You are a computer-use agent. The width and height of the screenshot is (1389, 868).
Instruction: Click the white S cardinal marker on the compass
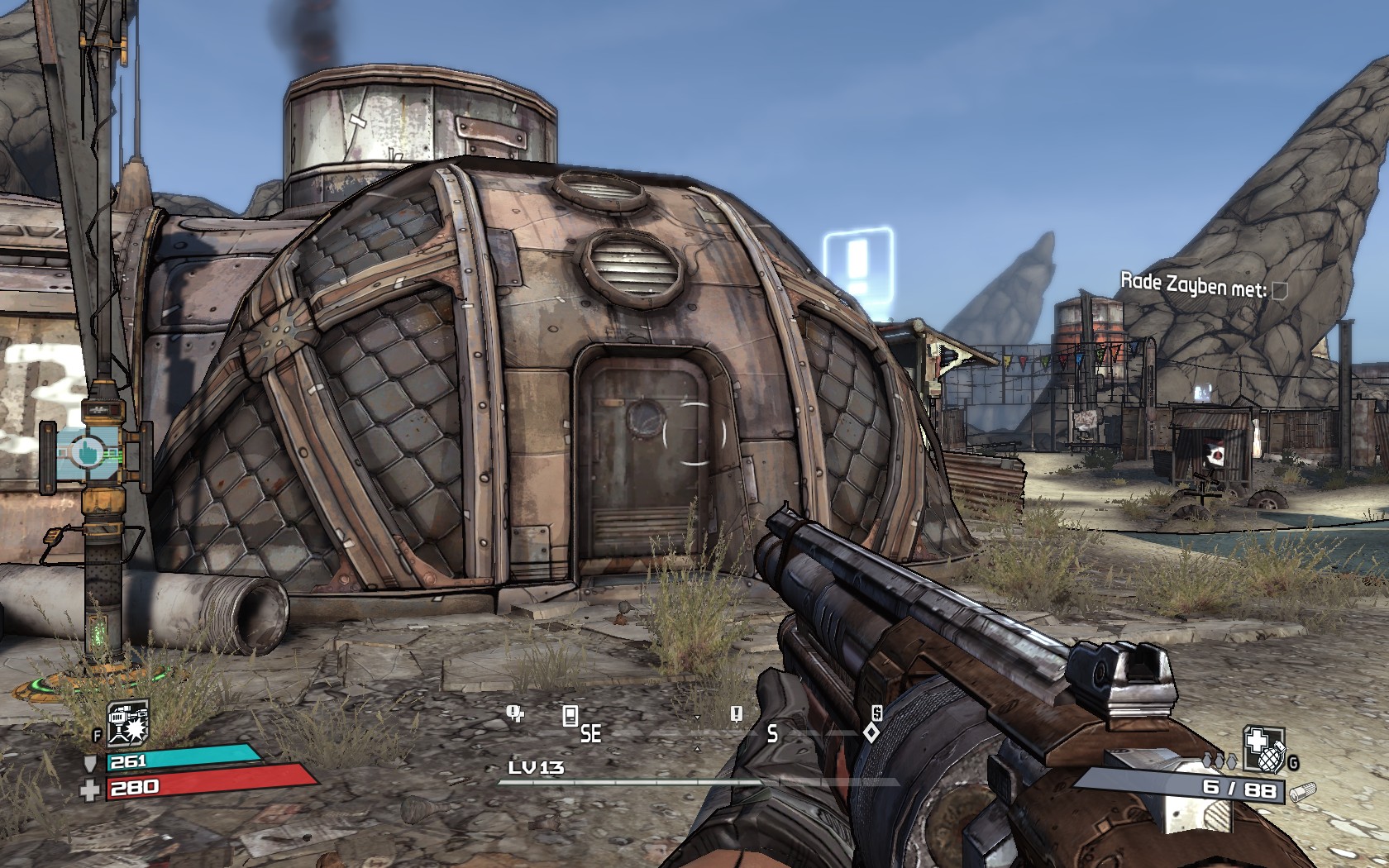pyautogui.click(x=772, y=734)
